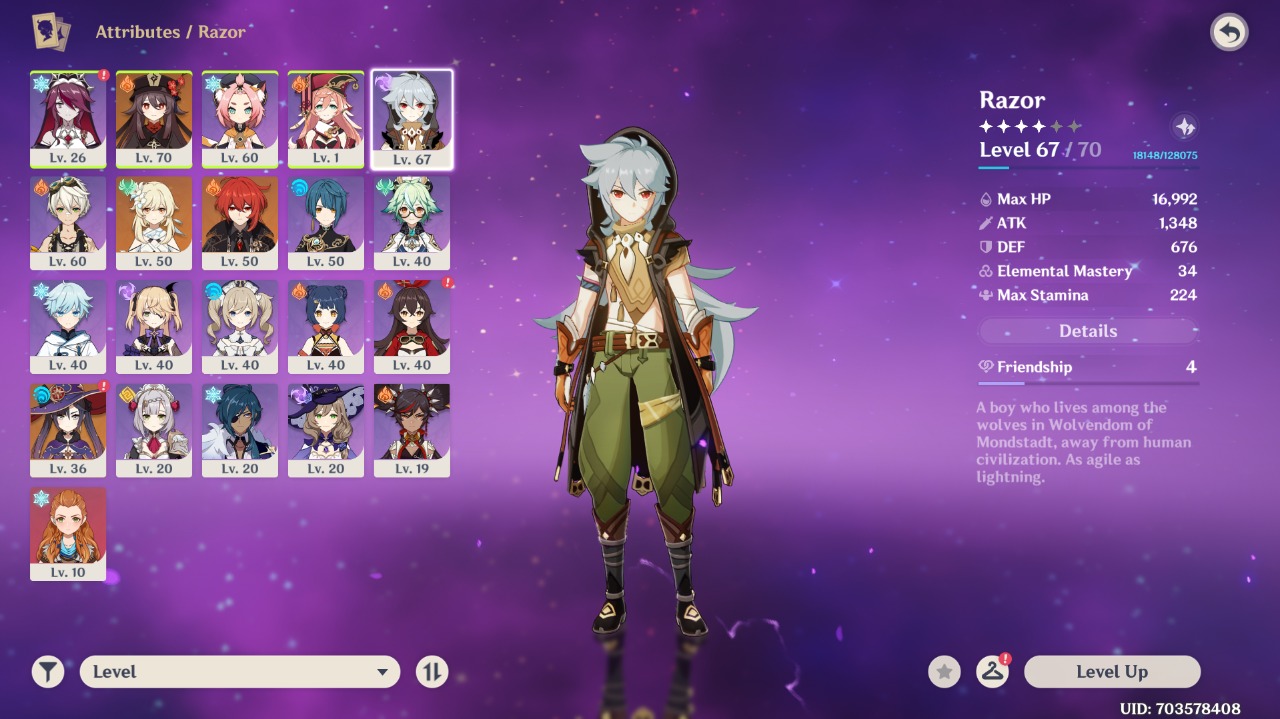Select Yanfei at Lv. 1
The width and height of the screenshot is (1280, 719).
[x=326, y=118]
